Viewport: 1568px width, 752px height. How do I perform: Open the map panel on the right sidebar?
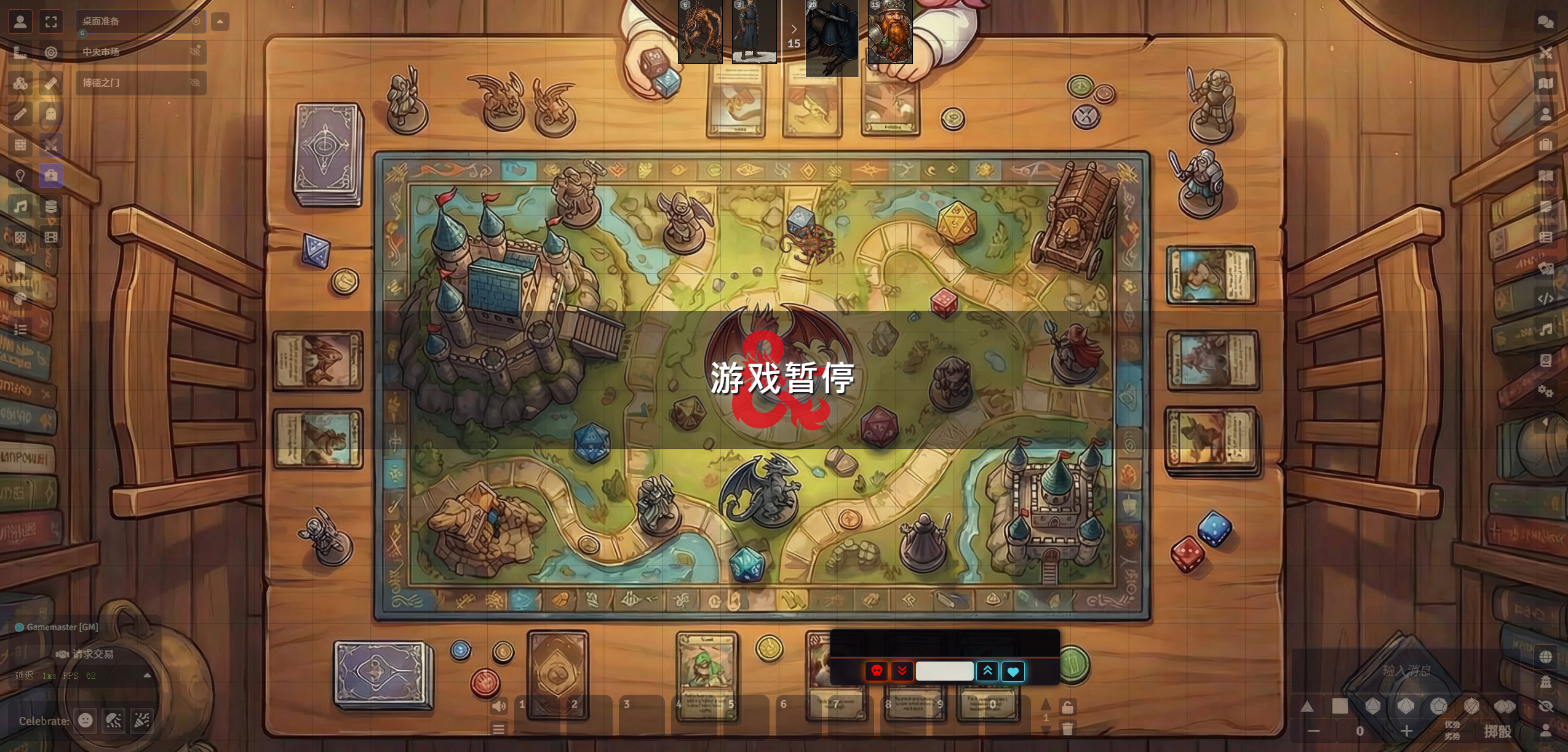(x=1545, y=84)
